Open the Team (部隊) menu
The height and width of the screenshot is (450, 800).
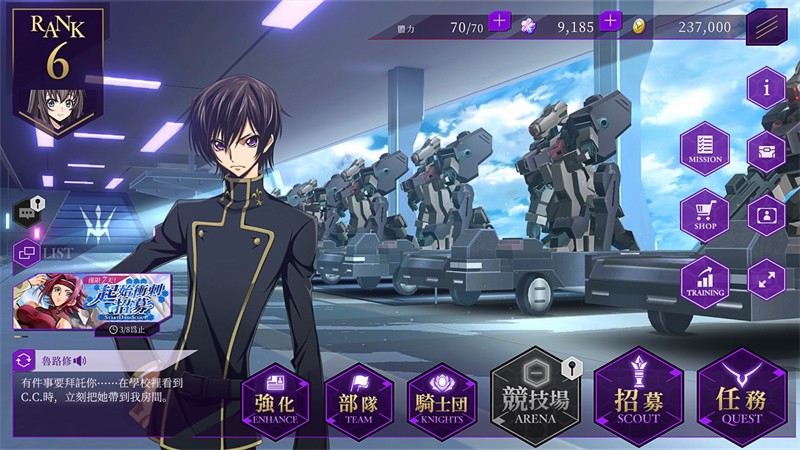tap(359, 399)
